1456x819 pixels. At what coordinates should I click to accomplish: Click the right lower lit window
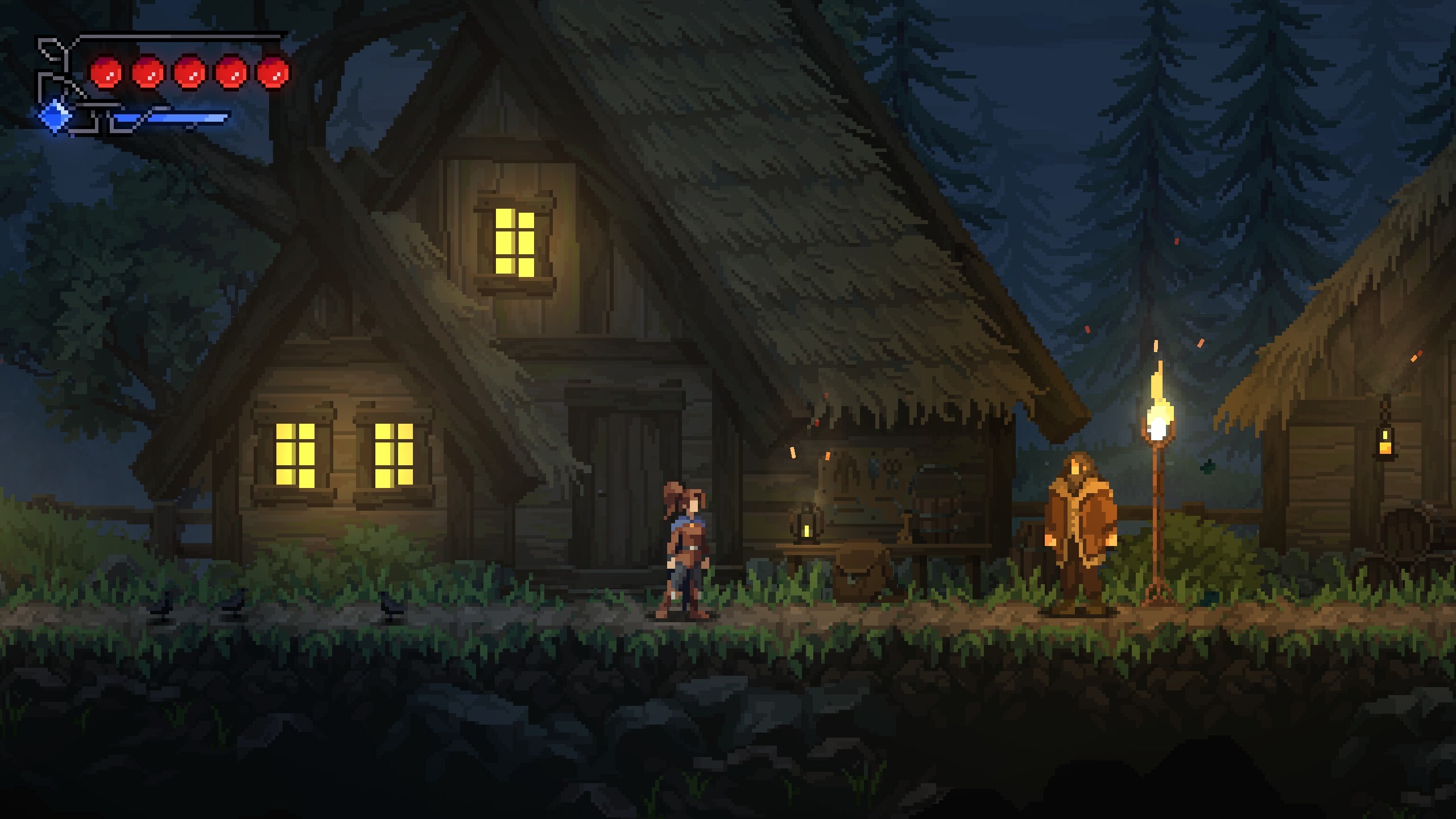tap(394, 455)
